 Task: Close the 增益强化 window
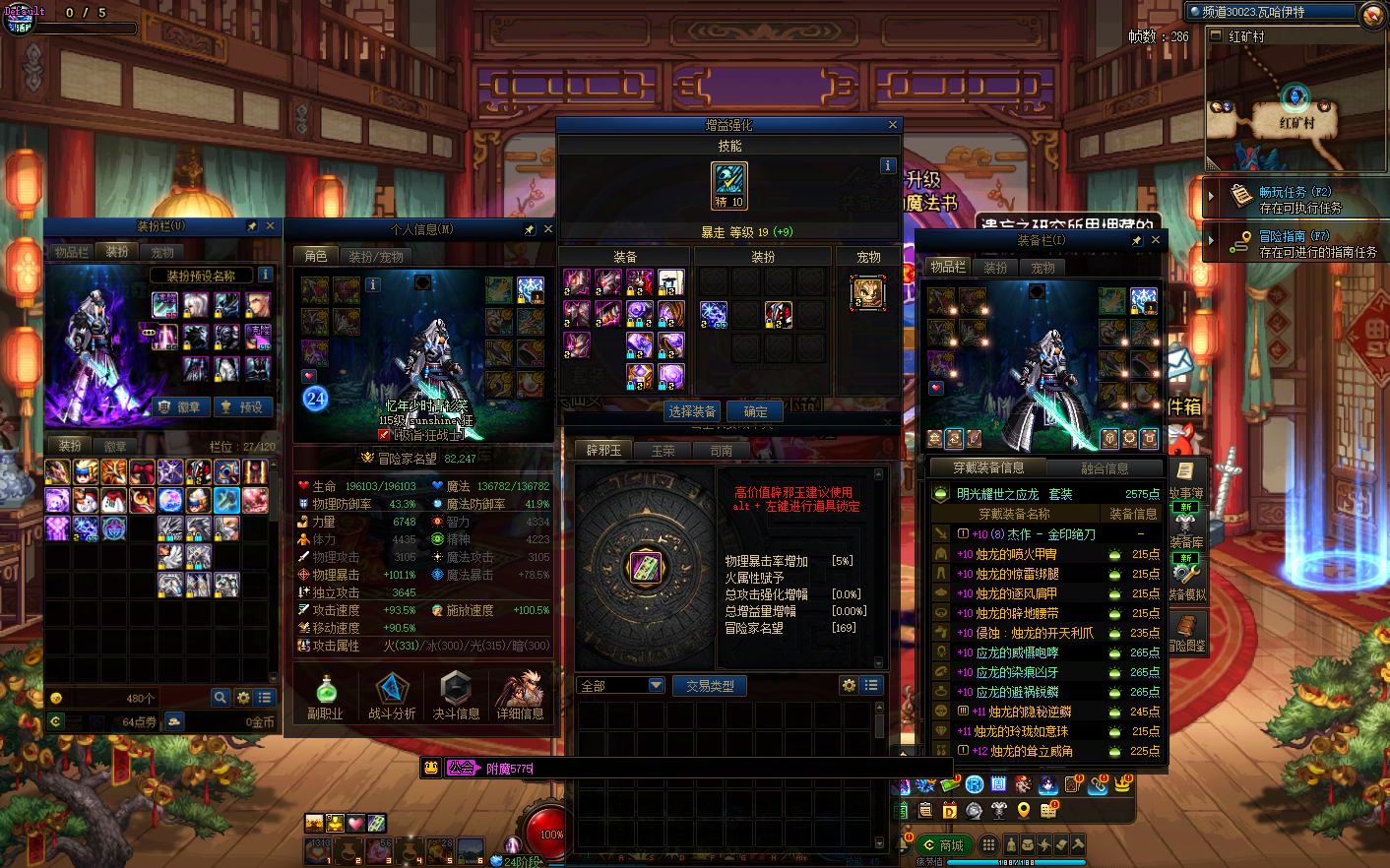point(893,125)
